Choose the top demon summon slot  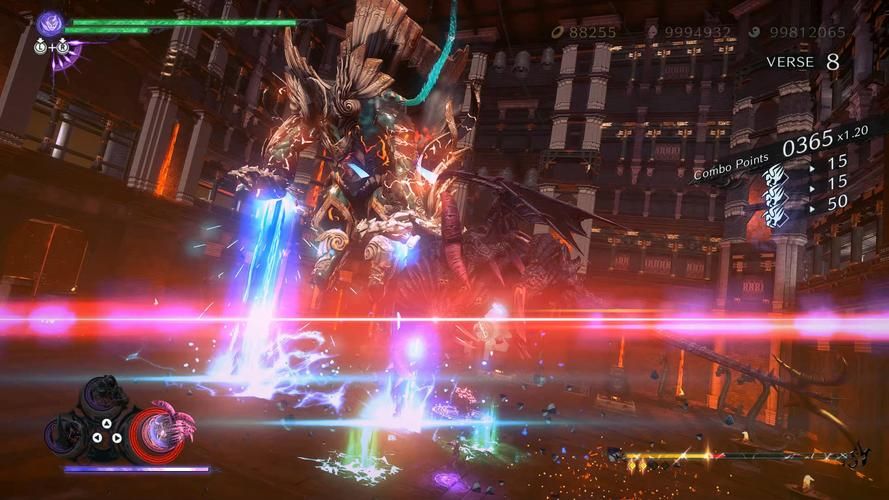(x=105, y=398)
